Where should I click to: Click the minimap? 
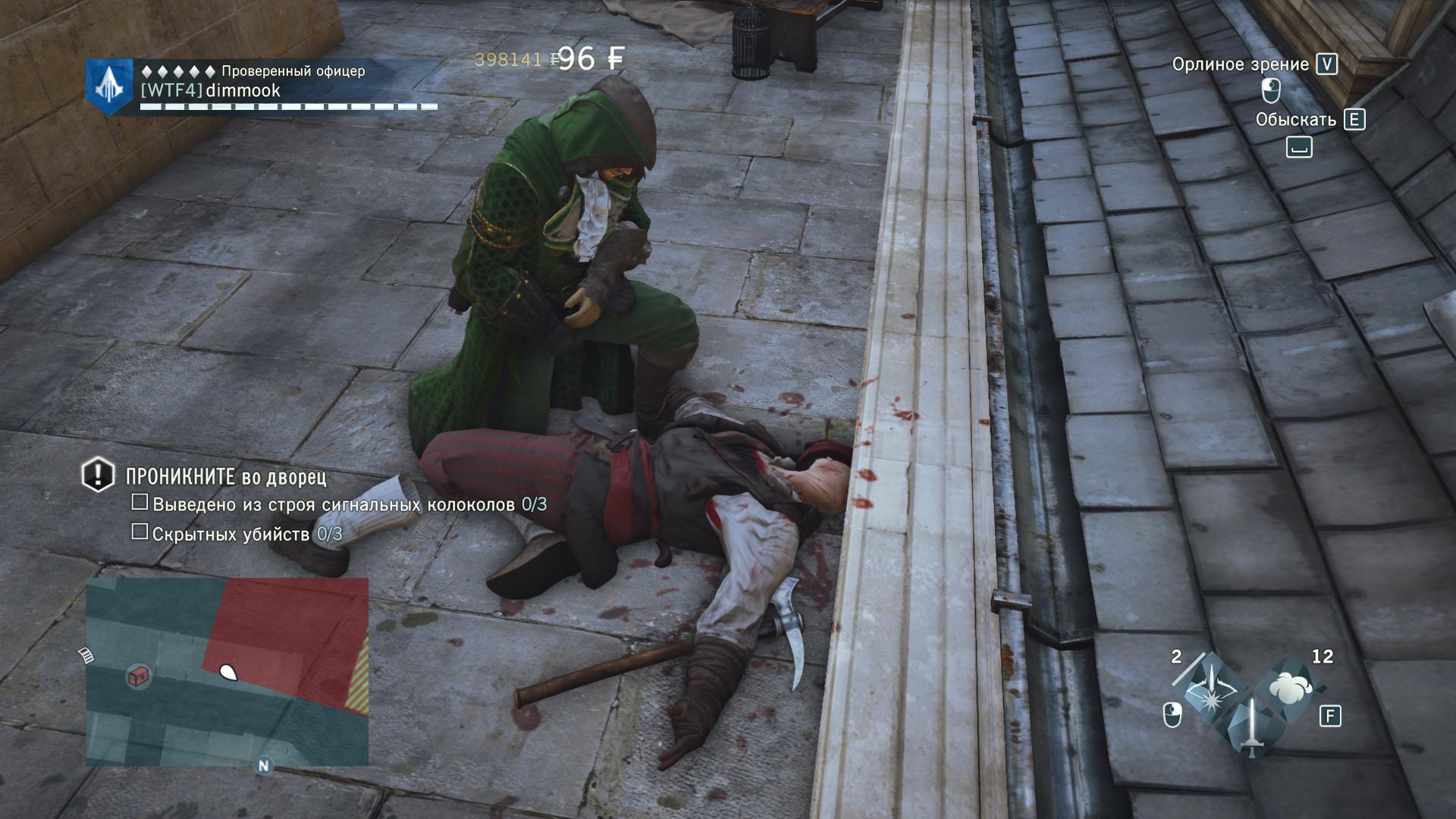pos(227,671)
